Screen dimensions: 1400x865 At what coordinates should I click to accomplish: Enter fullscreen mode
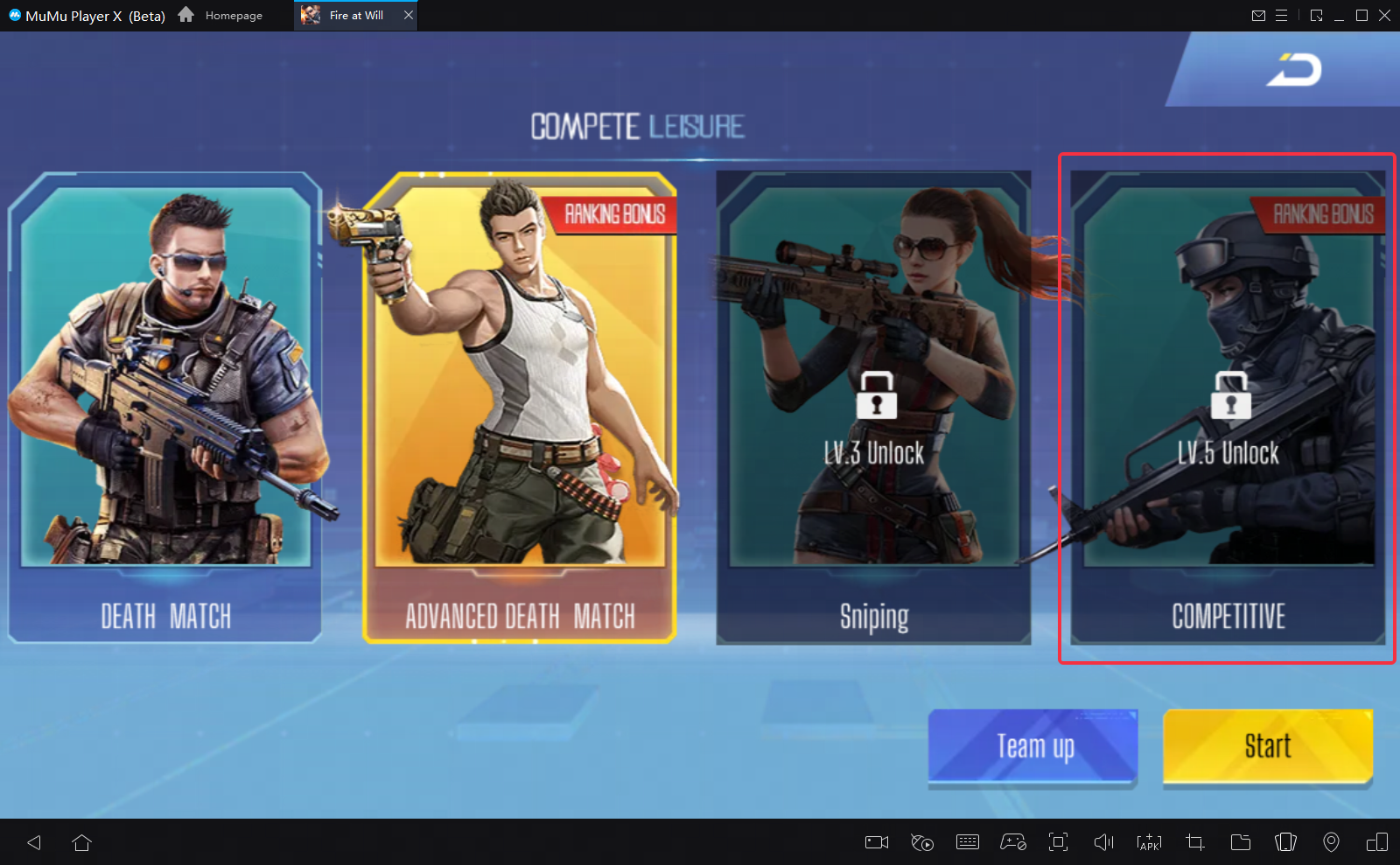pyautogui.click(x=1058, y=842)
